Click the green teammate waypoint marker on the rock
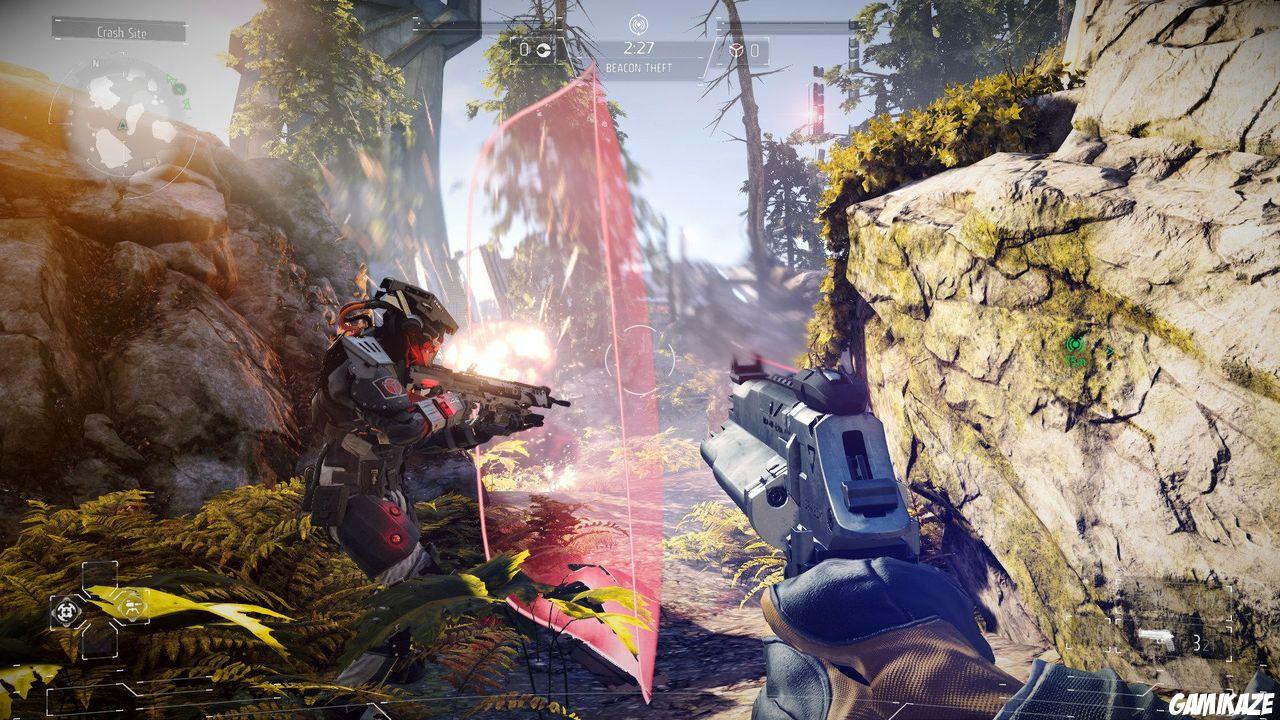This screenshot has width=1280, height=720. [1074, 344]
